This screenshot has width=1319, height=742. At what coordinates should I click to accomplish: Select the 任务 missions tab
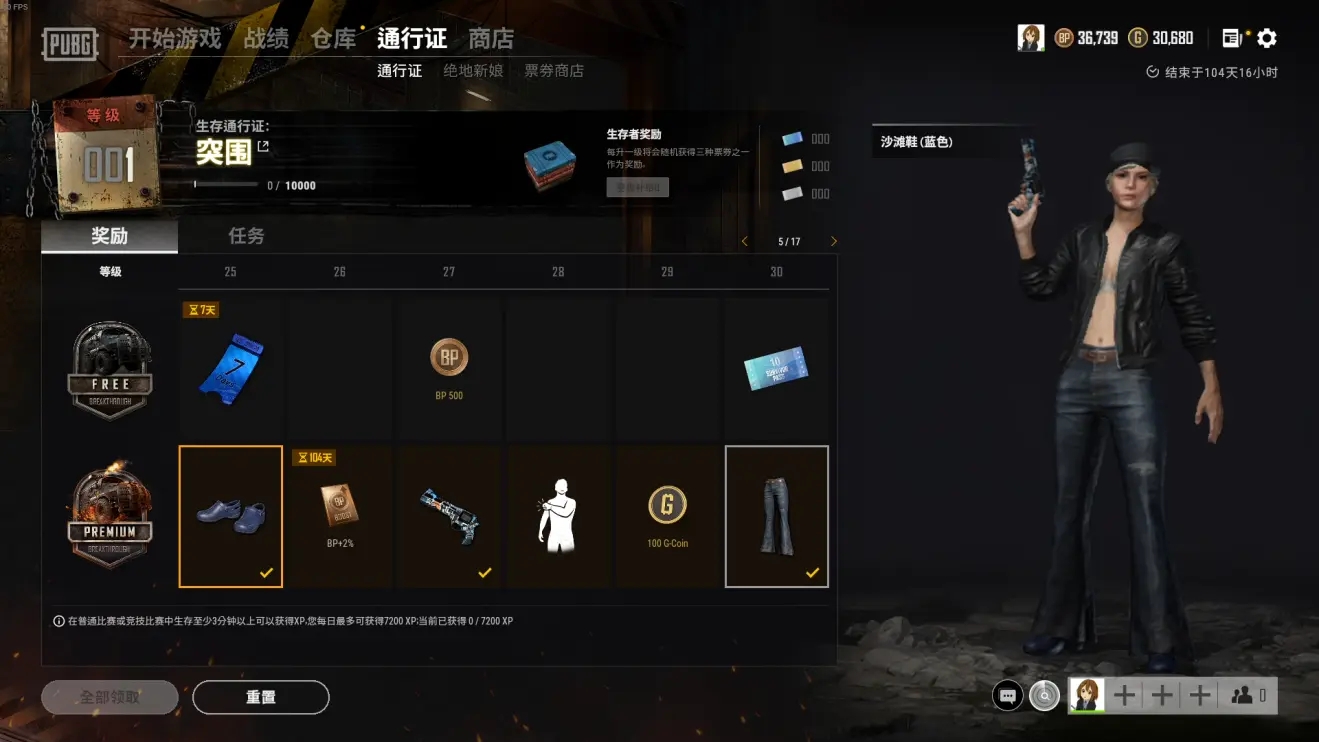246,236
